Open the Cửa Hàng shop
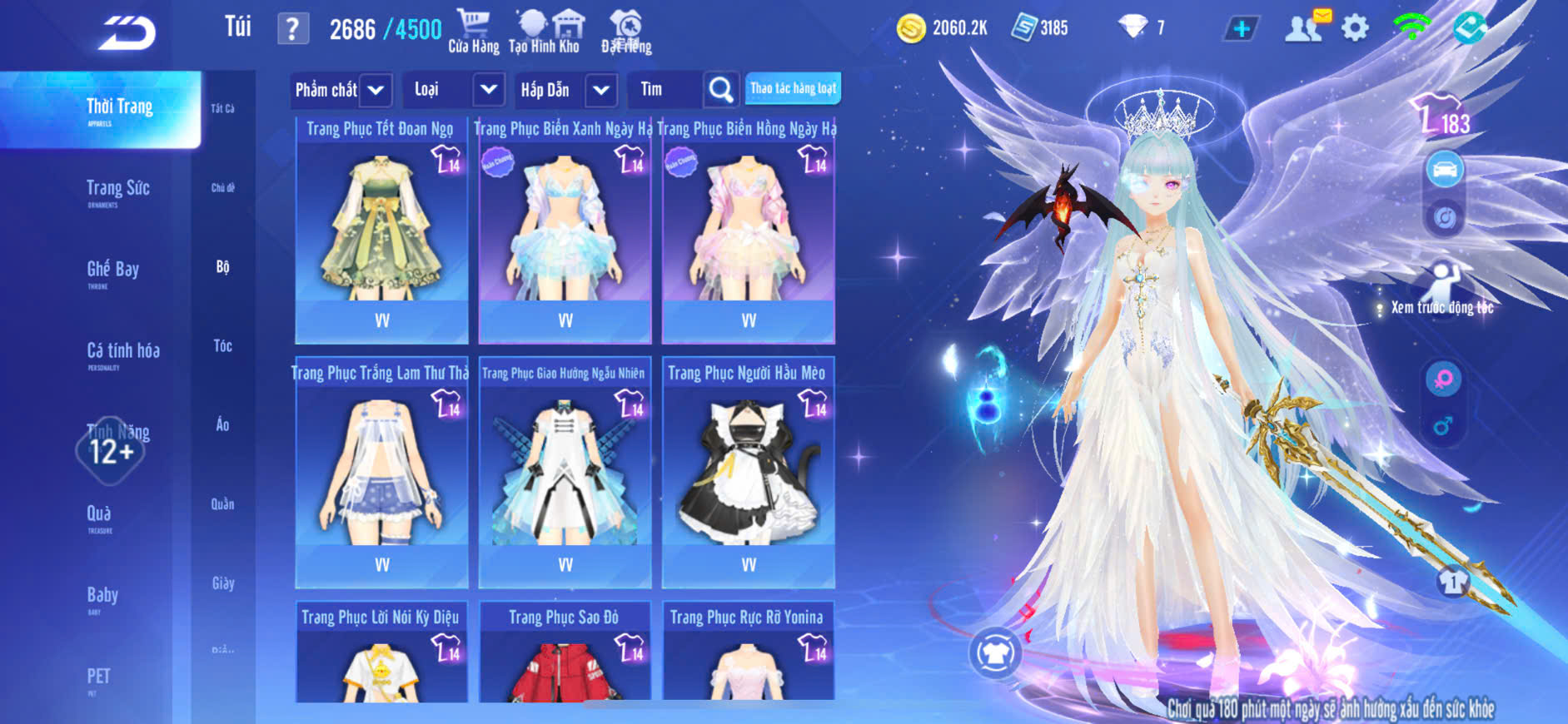This screenshot has width=1568, height=724. (473, 32)
